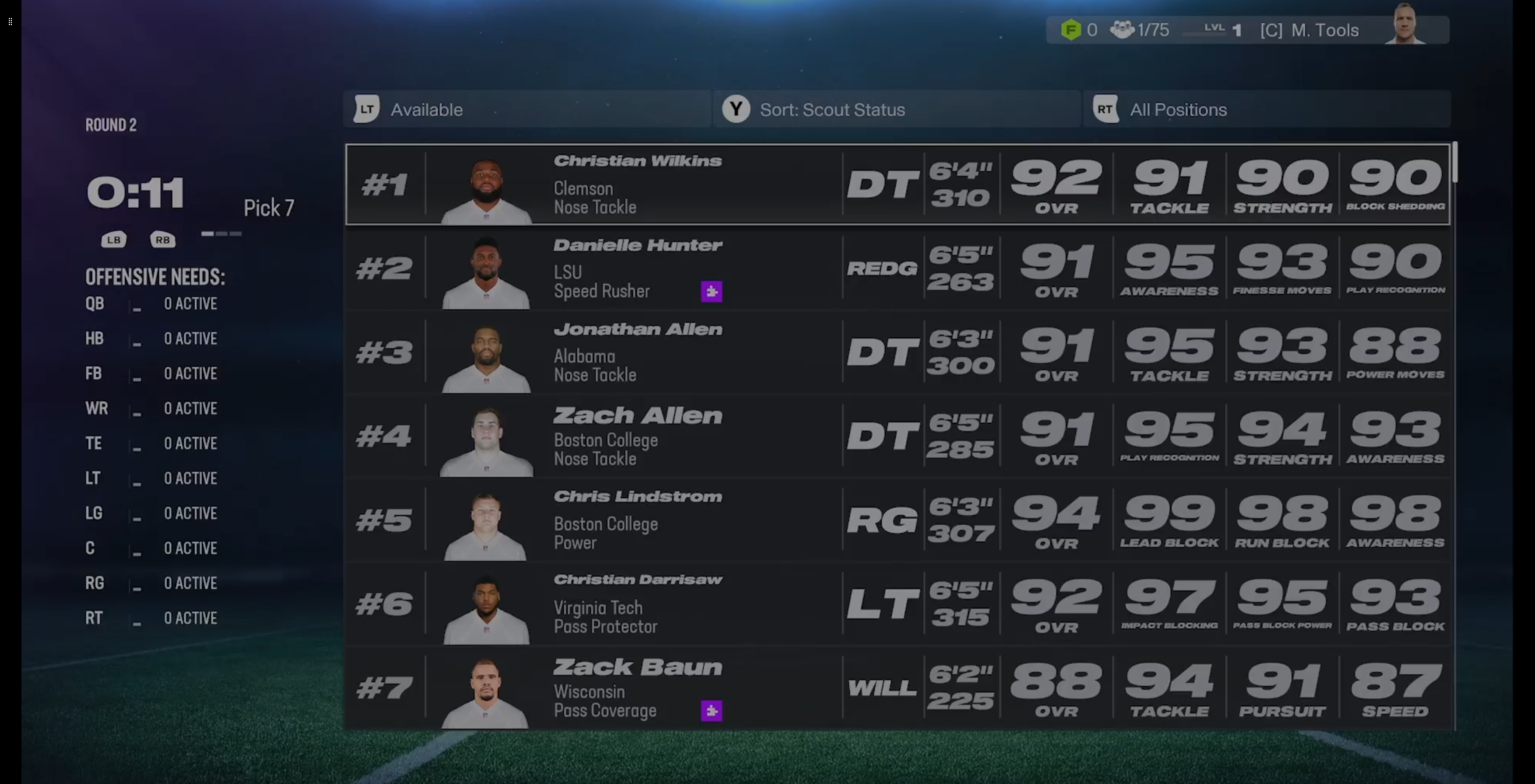This screenshot has width=1535, height=784.
Task: Click the LB bumper icon under the draft timer
Action: point(114,239)
